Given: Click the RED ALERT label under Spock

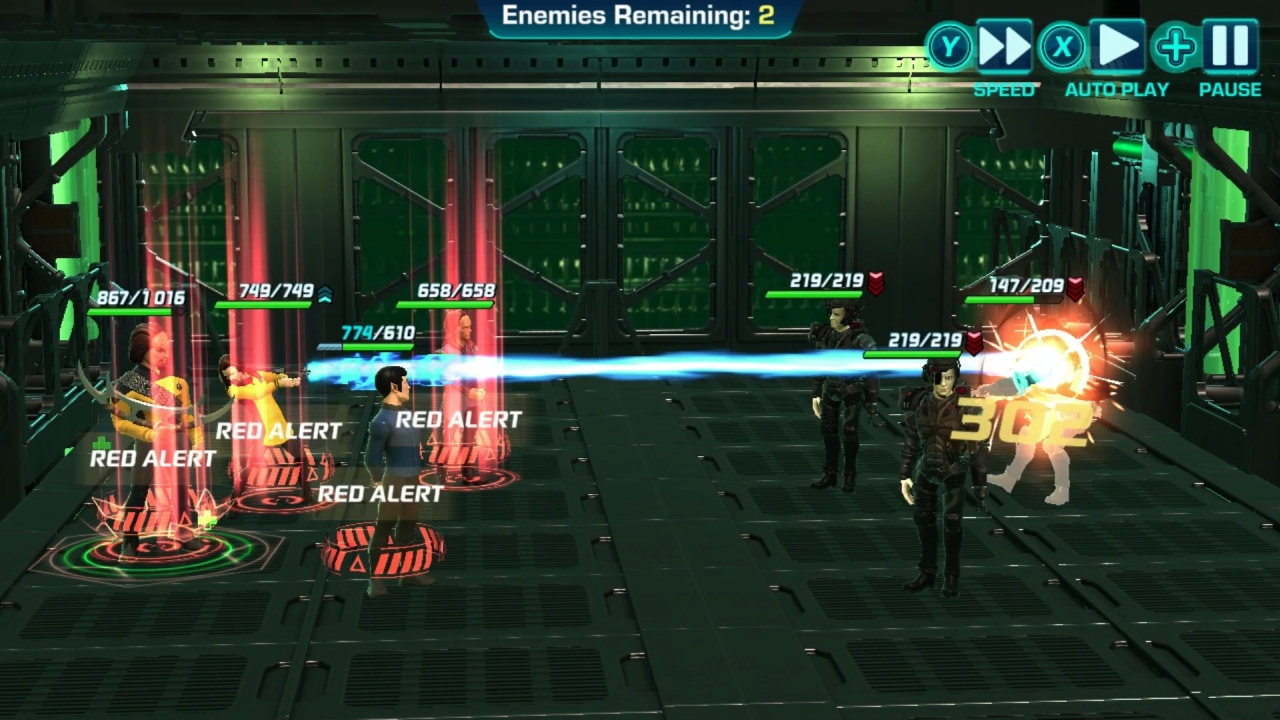Looking at the screenshot, I should (x=383, y=492).
